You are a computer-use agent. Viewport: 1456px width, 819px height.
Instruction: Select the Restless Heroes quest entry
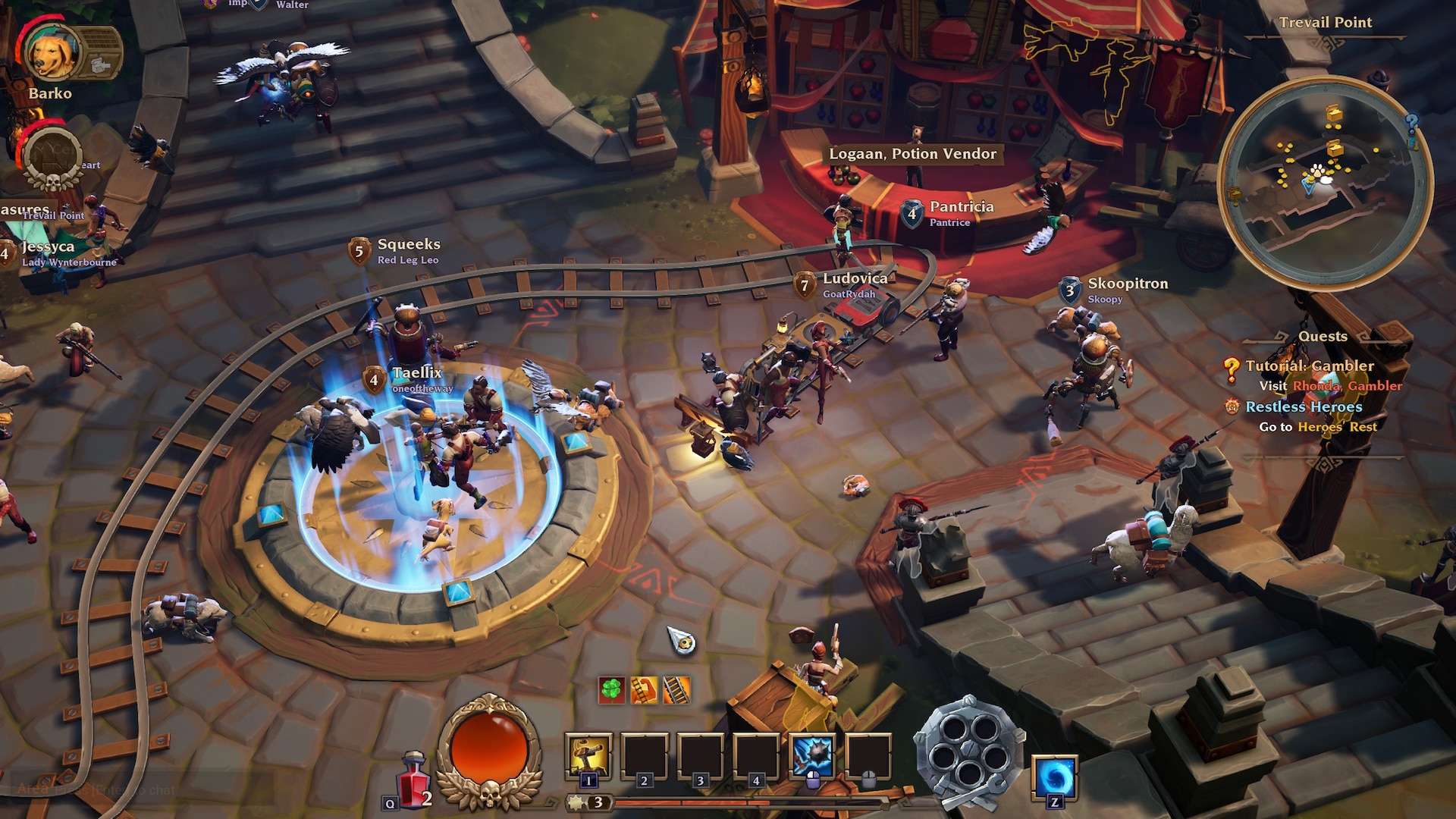pos(1304,407)
